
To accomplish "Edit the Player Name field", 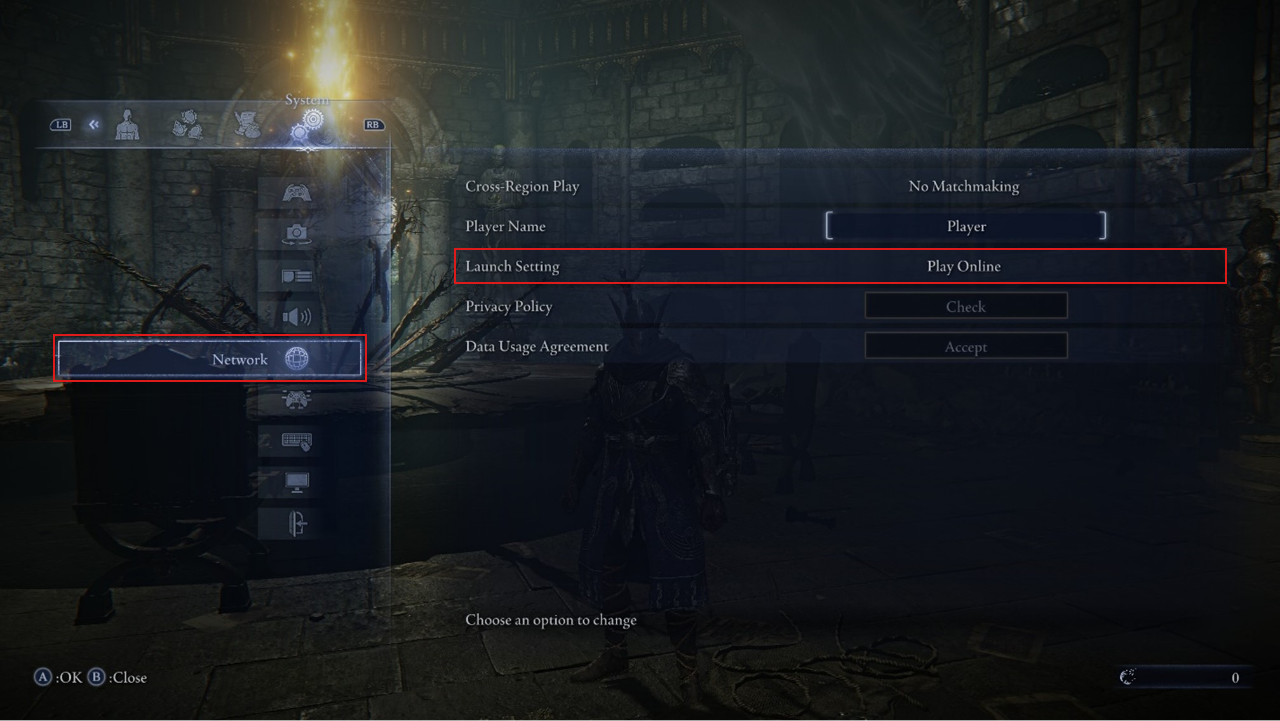I will [966, 226].
